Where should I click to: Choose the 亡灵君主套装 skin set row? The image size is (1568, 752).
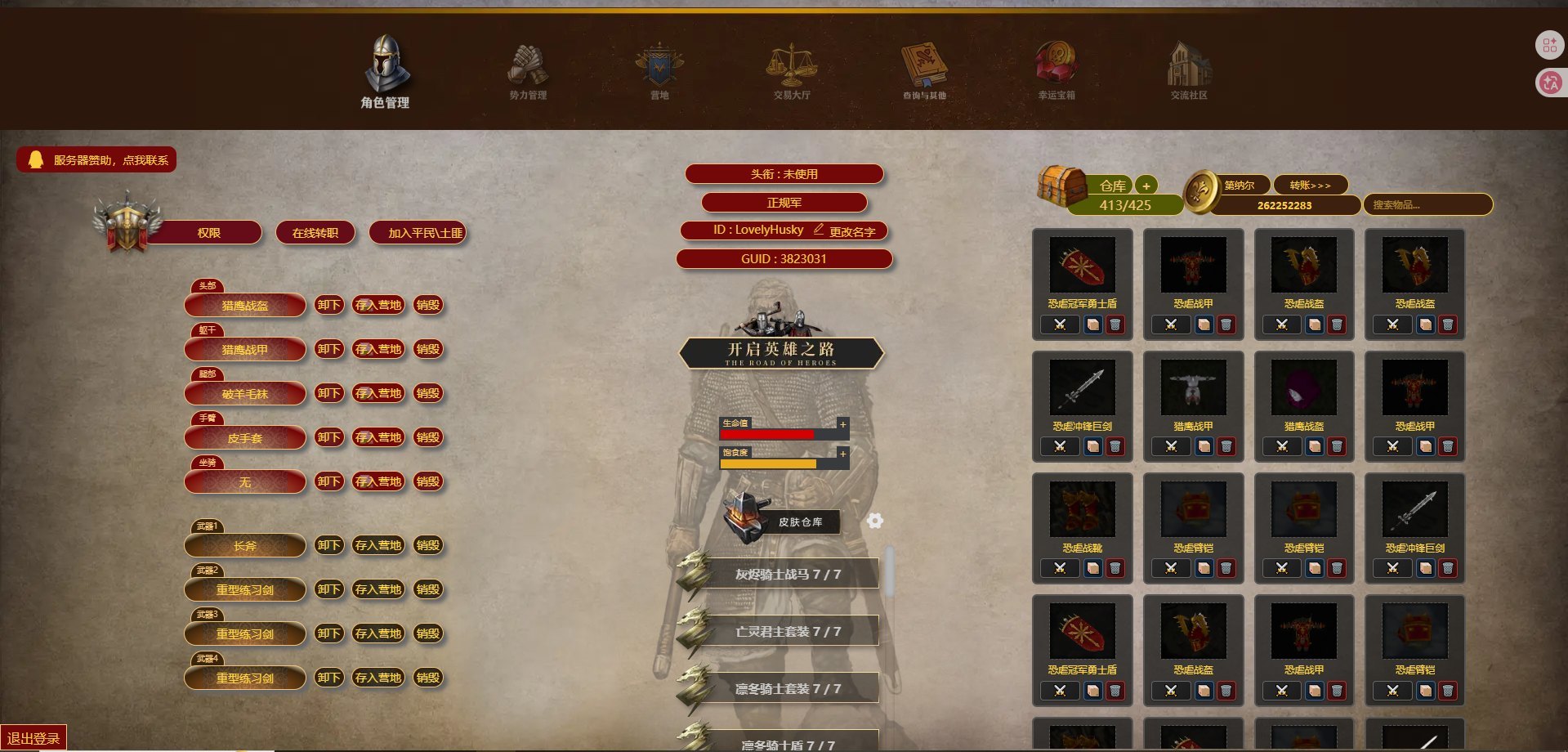[788, 632]
